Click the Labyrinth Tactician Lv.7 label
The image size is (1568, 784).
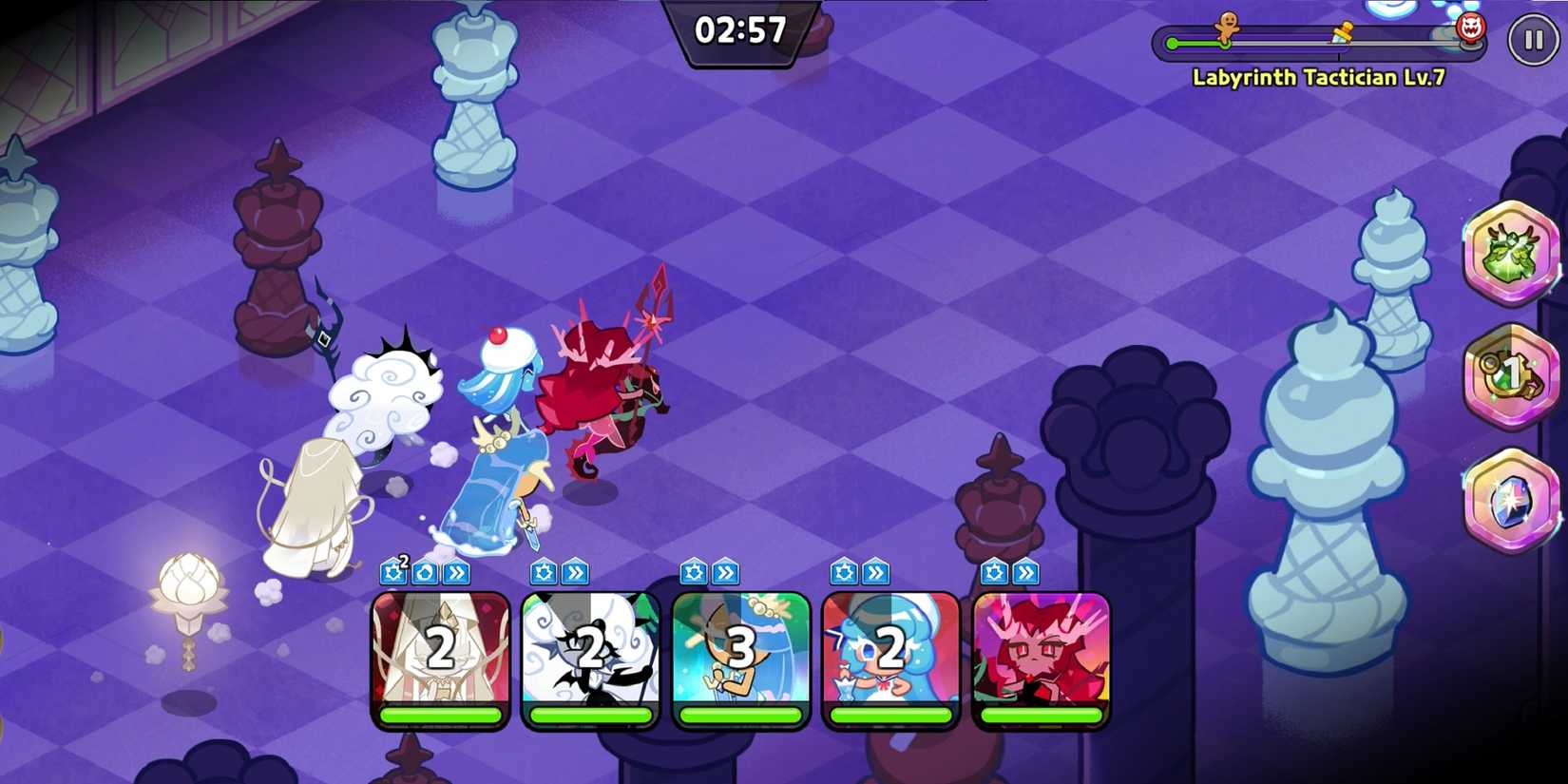pos(1317,77)
